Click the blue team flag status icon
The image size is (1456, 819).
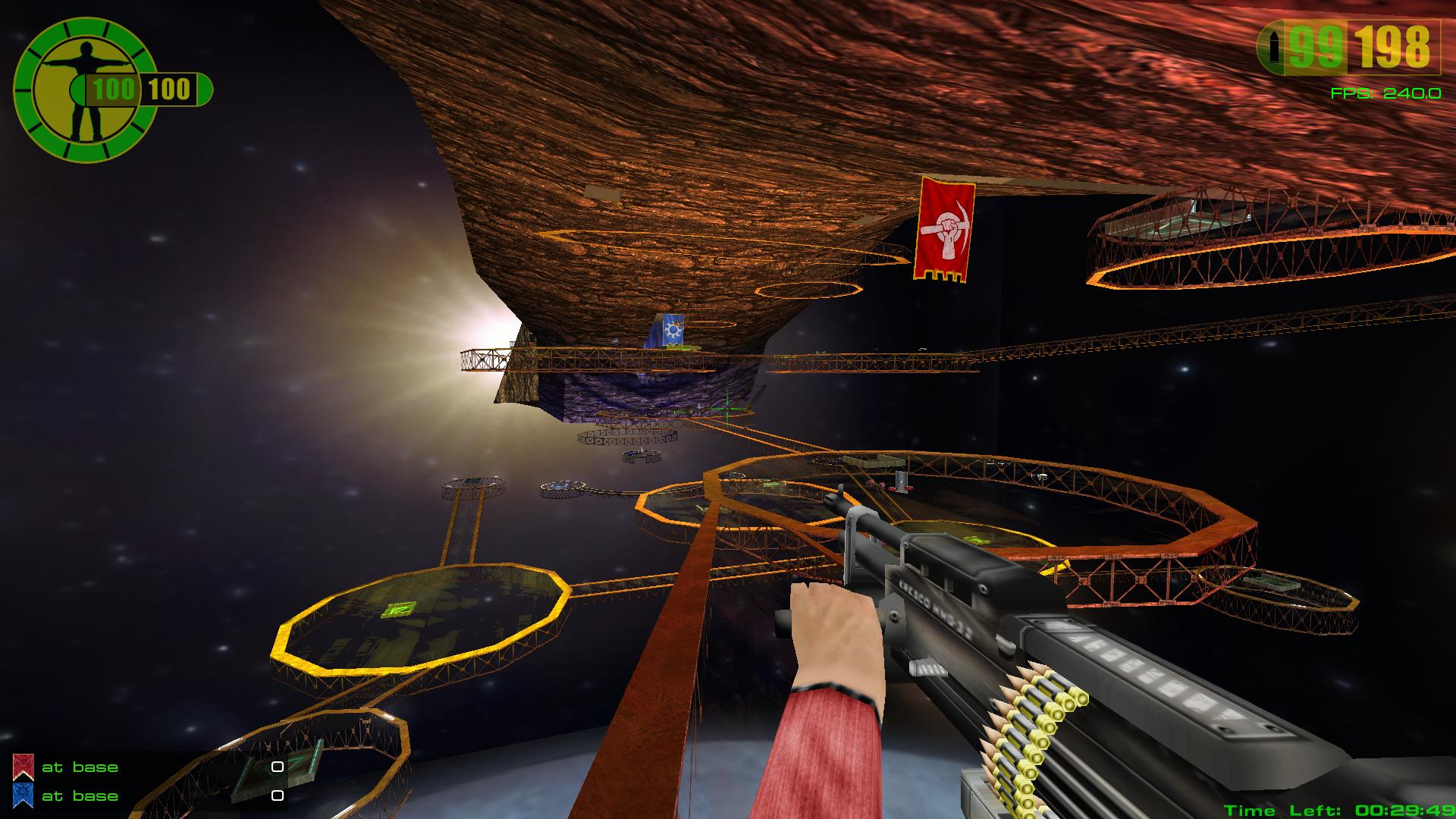(24, 795)
